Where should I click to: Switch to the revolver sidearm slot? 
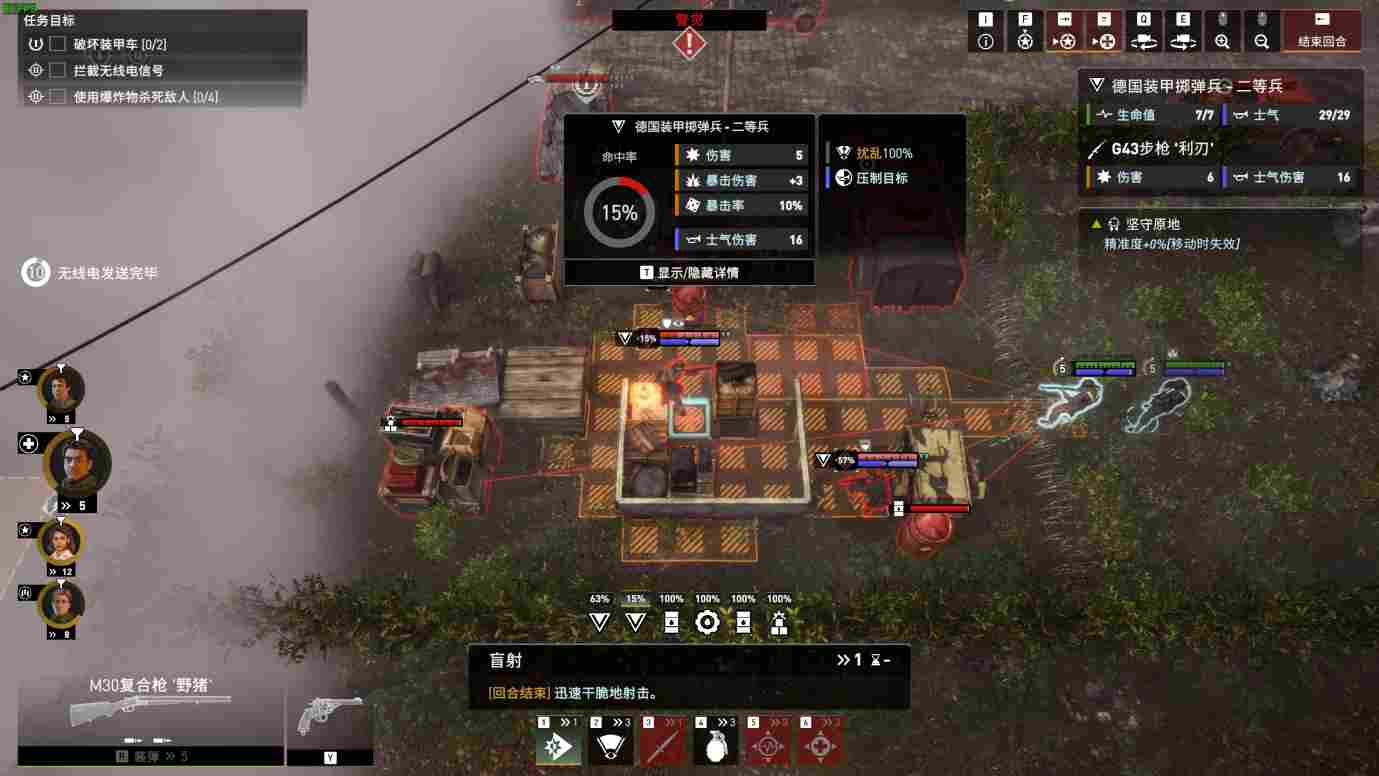click(x=330, y=716)
